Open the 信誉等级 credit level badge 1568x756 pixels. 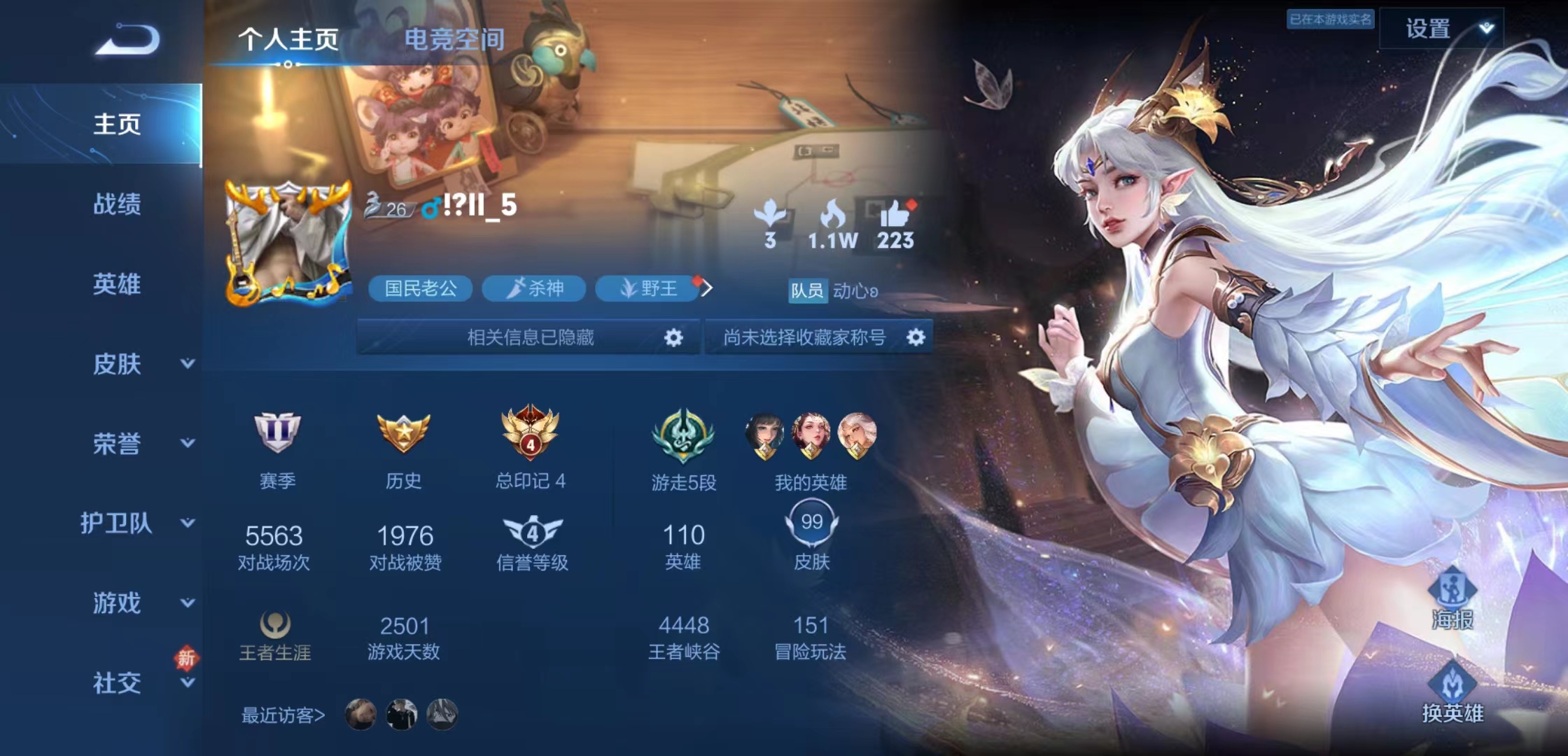533,533
